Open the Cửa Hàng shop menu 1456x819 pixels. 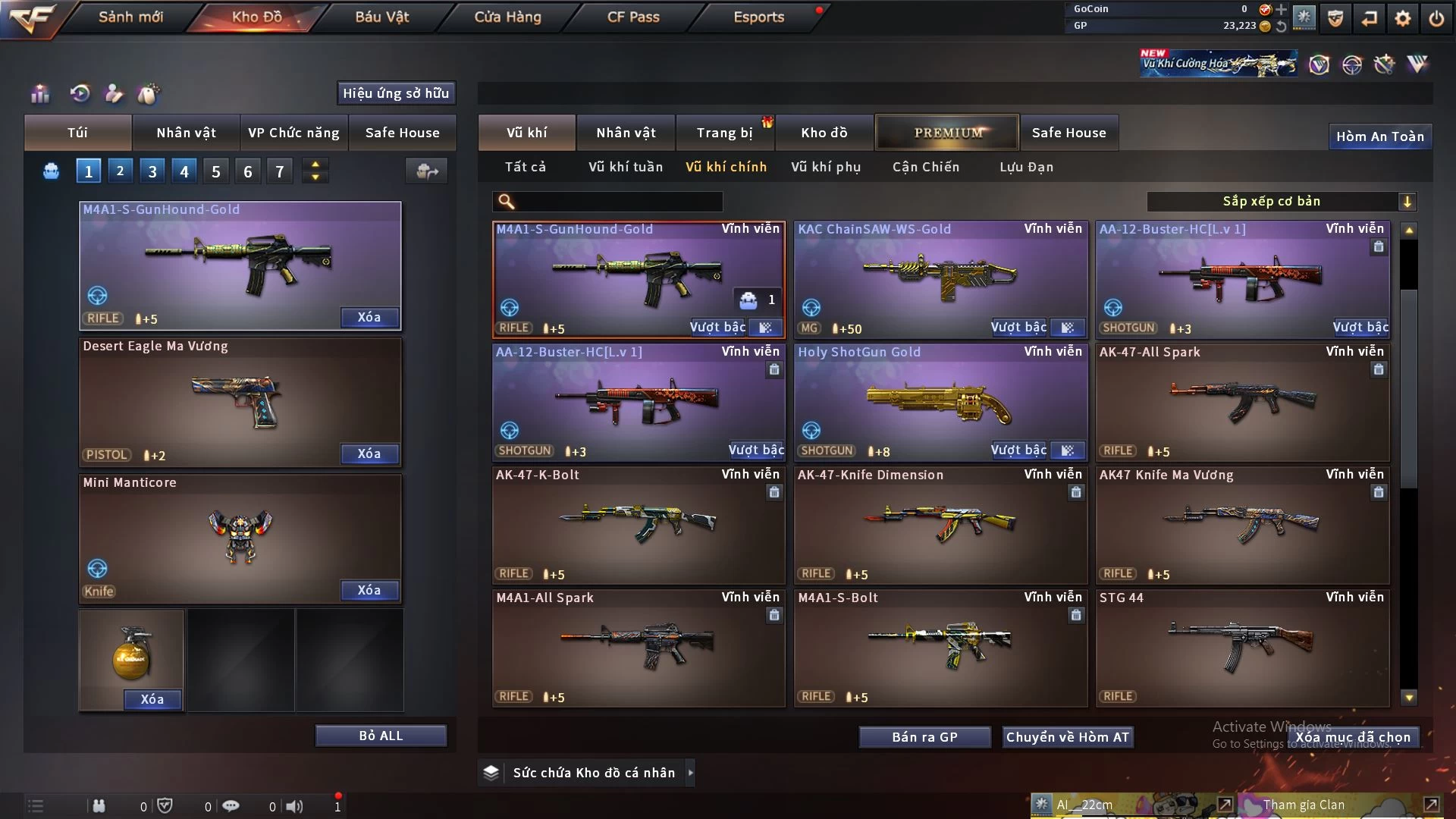[x=507, y=17]
